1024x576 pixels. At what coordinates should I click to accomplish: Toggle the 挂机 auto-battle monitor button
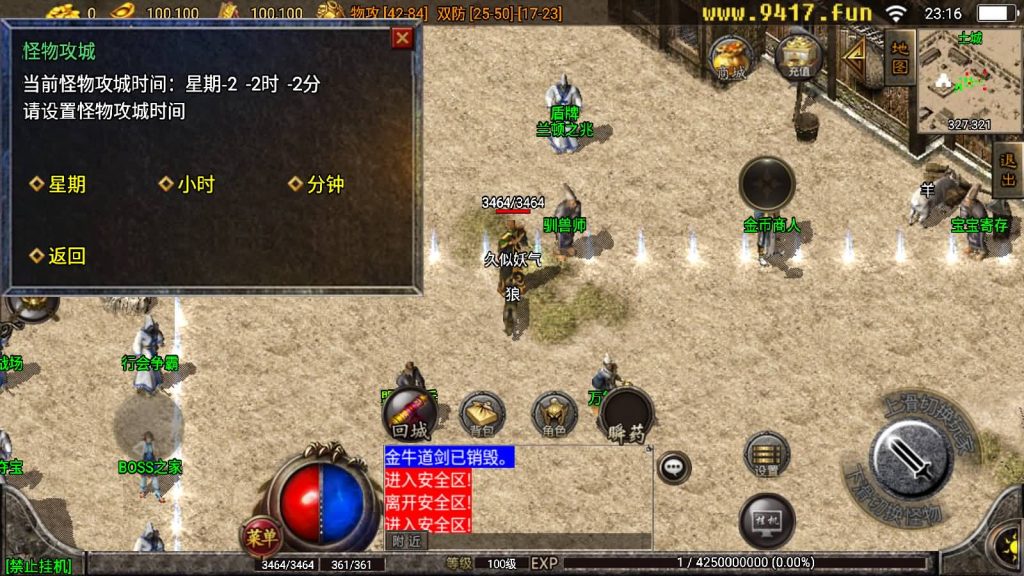click(x=767, y=522)
